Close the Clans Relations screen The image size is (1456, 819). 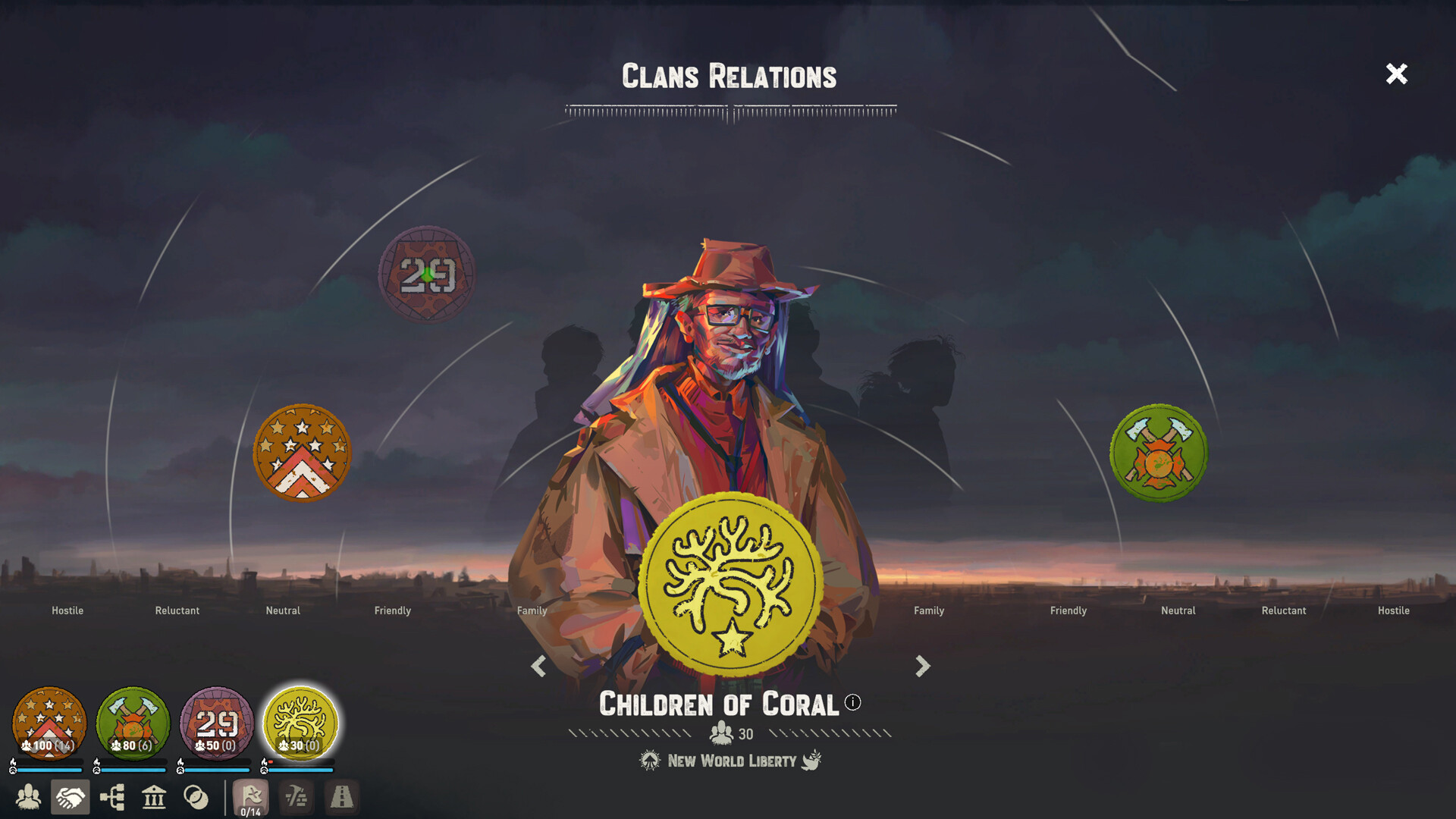coord(1396,74)
